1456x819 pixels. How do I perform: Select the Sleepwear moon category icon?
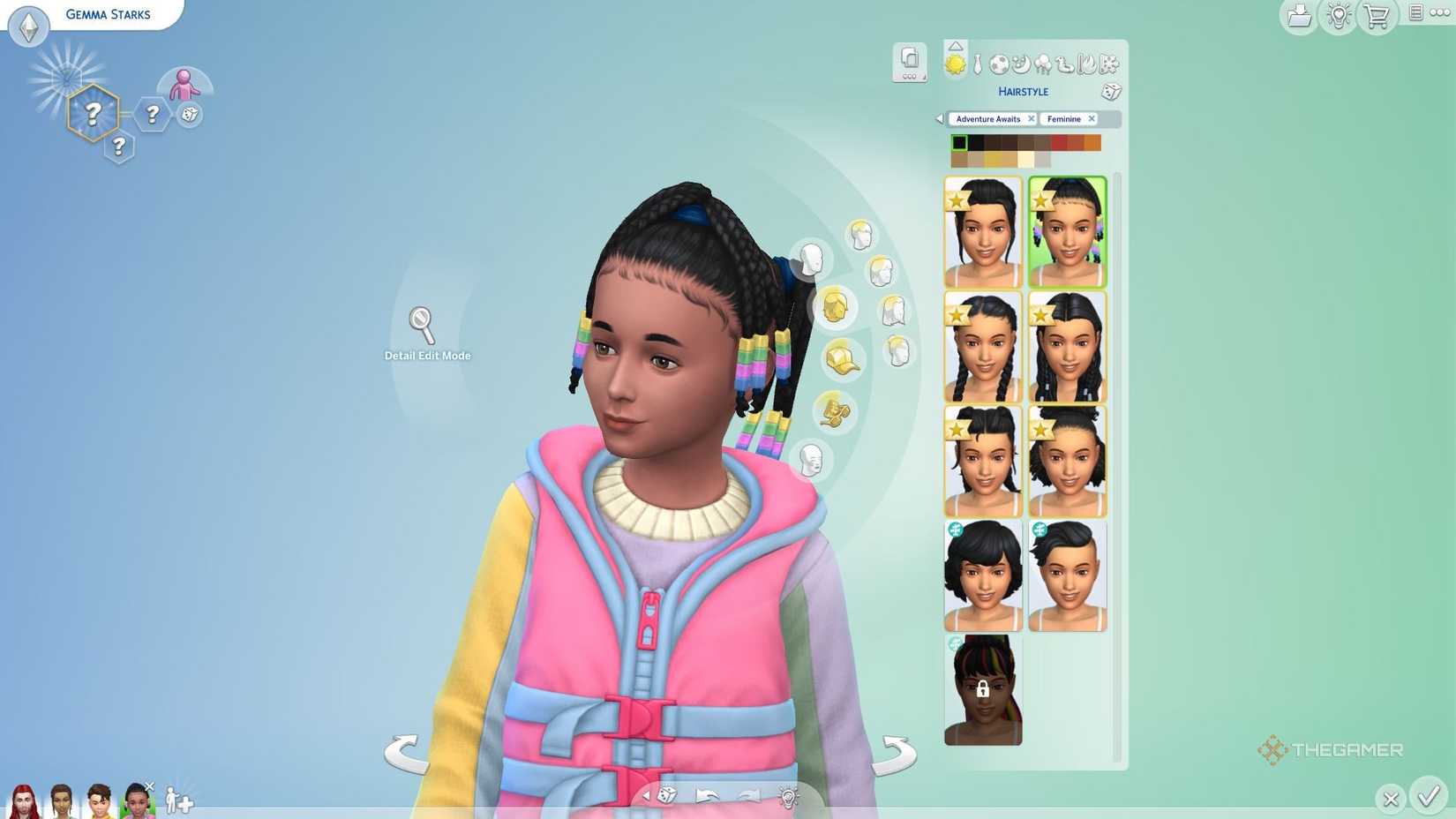(1019, 64)
